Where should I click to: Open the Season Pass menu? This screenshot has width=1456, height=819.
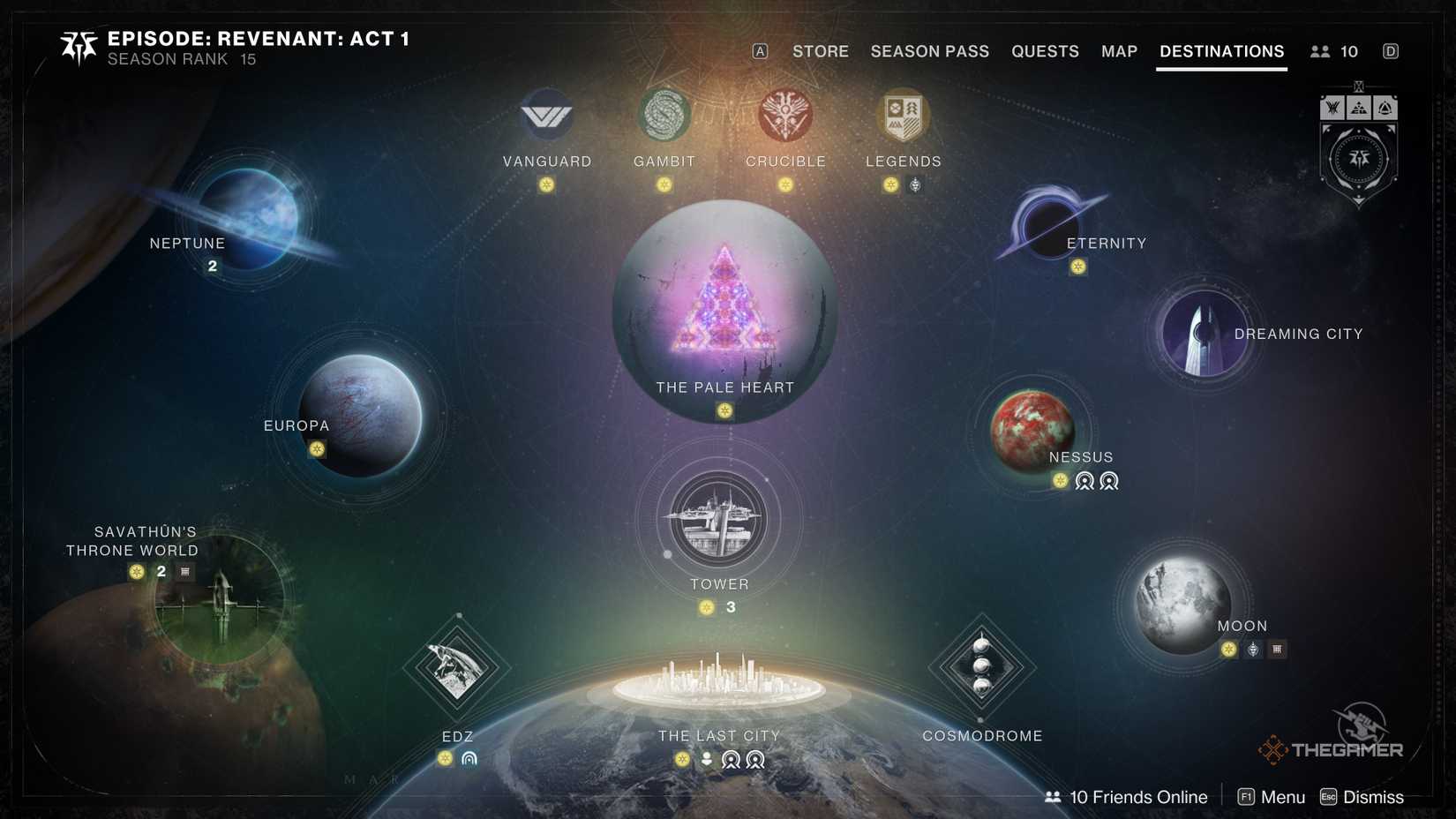[928, 51]
